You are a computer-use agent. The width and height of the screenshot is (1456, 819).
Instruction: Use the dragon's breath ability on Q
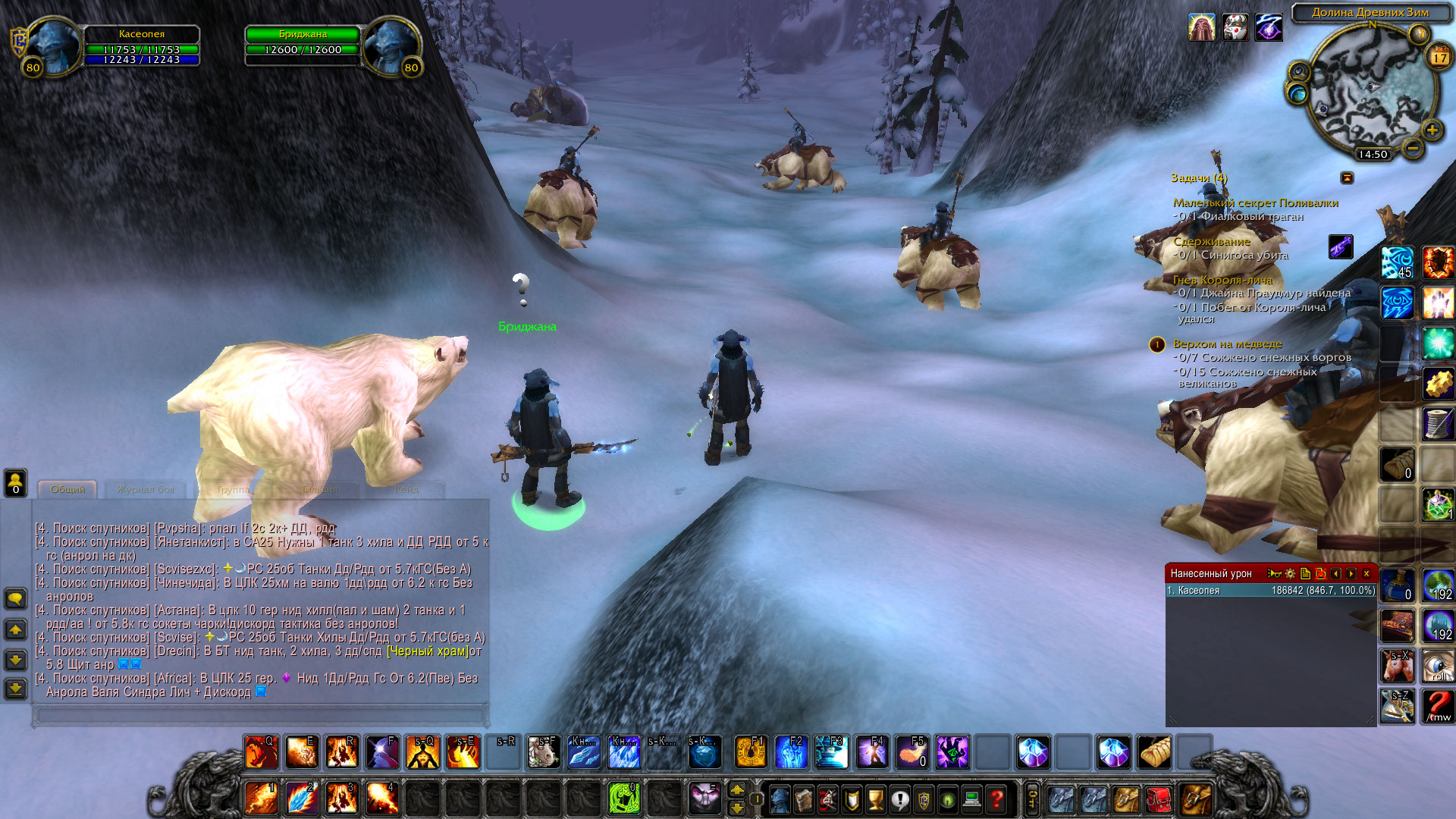[x=260, y=752]
